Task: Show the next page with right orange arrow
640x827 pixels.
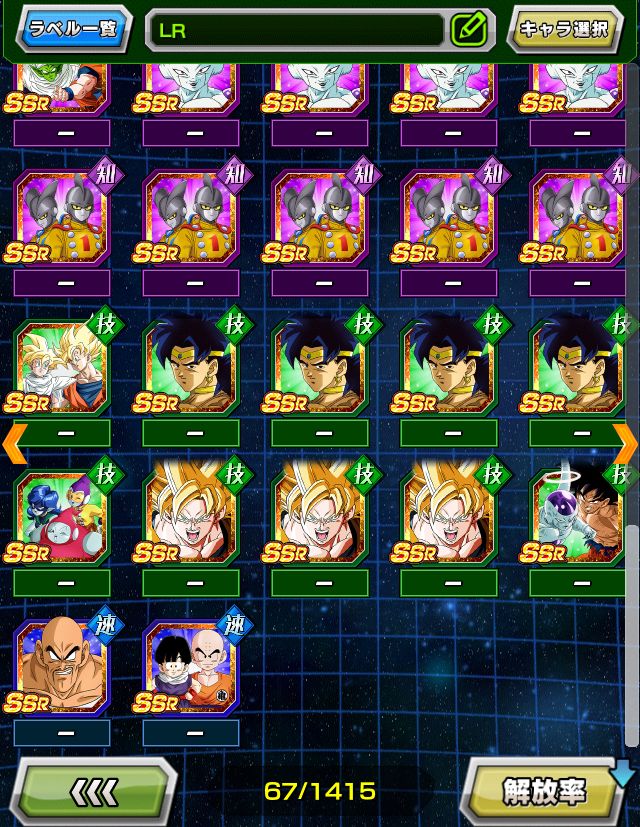Action: 625,443
